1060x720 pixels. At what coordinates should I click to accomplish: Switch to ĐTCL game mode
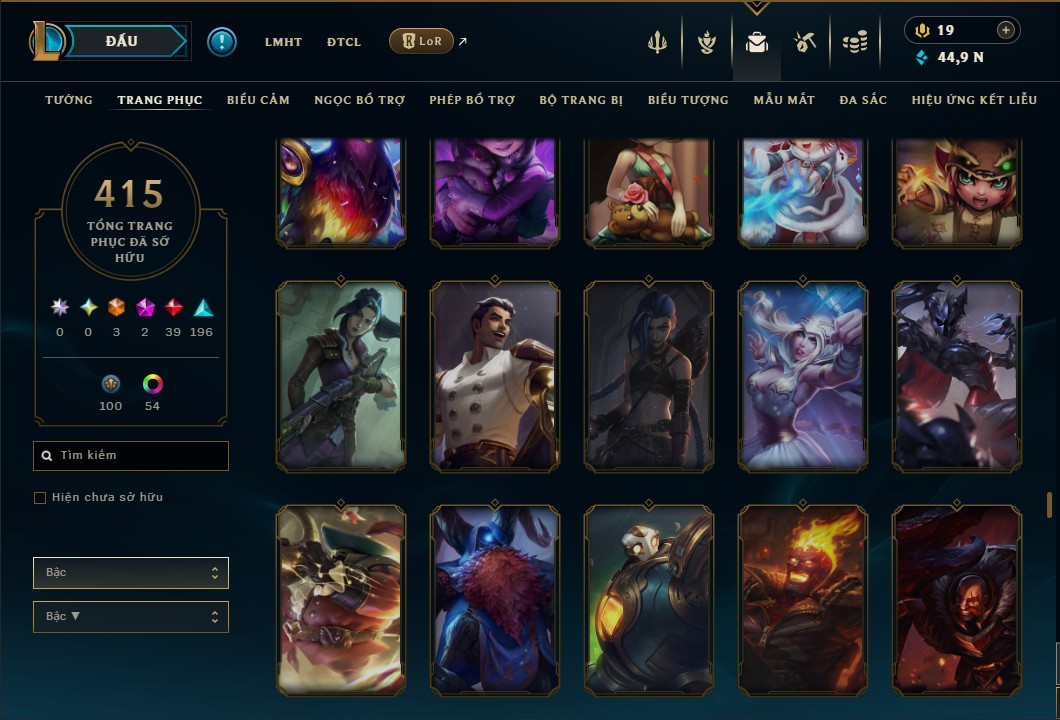[344, 42]
